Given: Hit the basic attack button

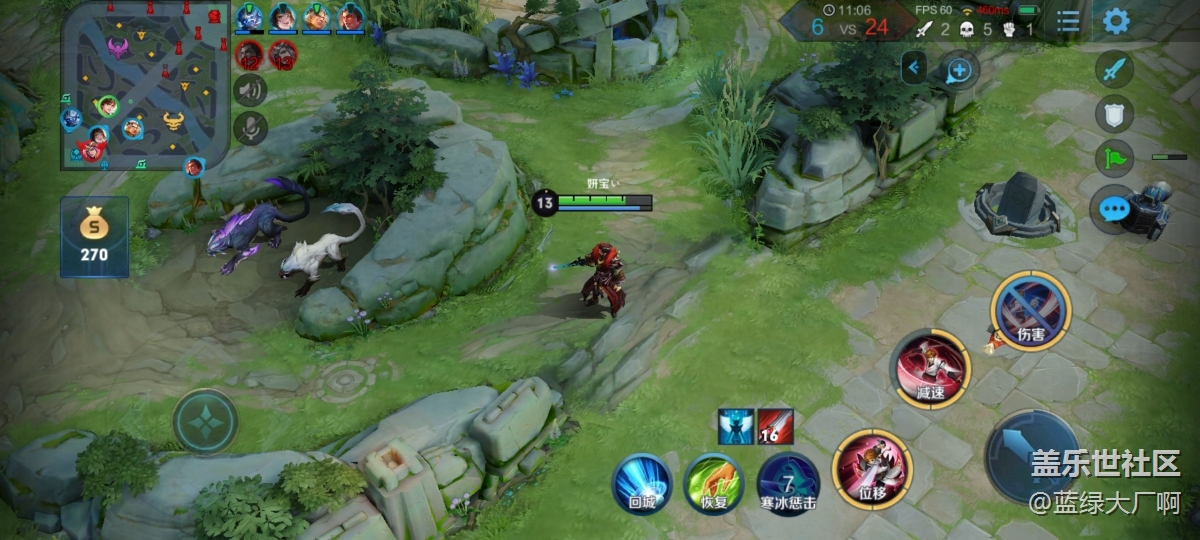Looking at the screenshot, I should [x=1032, y=457].
